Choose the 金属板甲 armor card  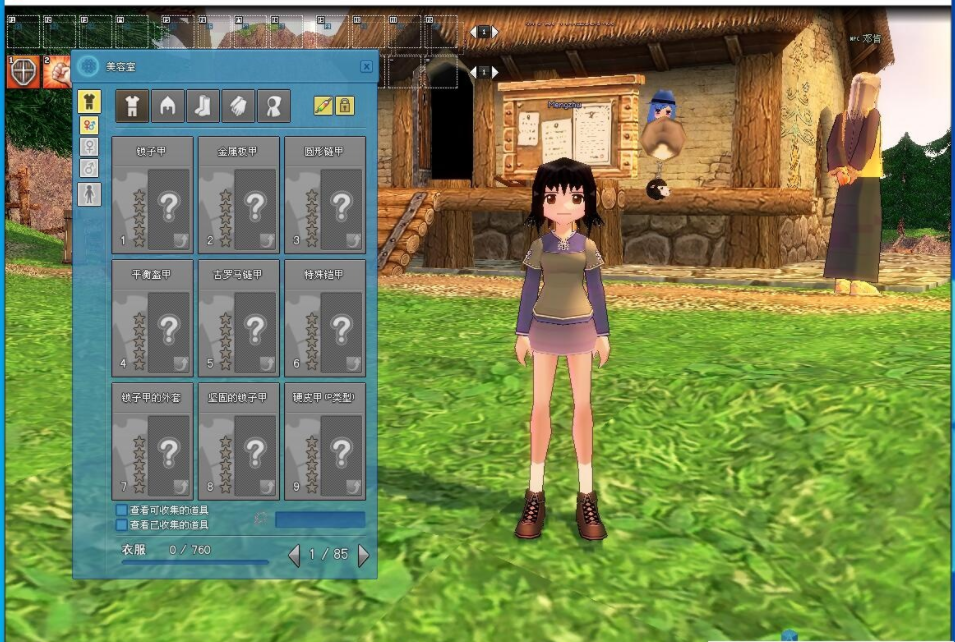(239, 196)
